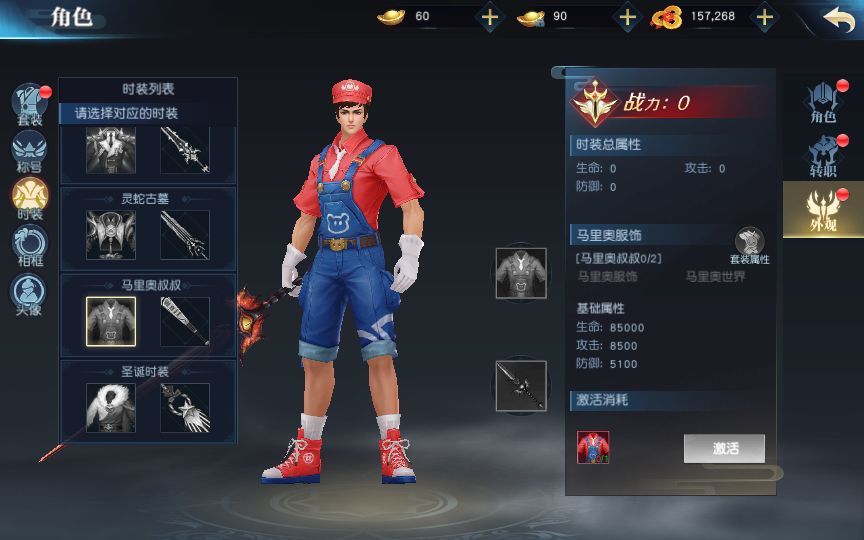Activate the costume with the 激活 button
This screenshot has height=540, width=864.
[x=724, y=448]
